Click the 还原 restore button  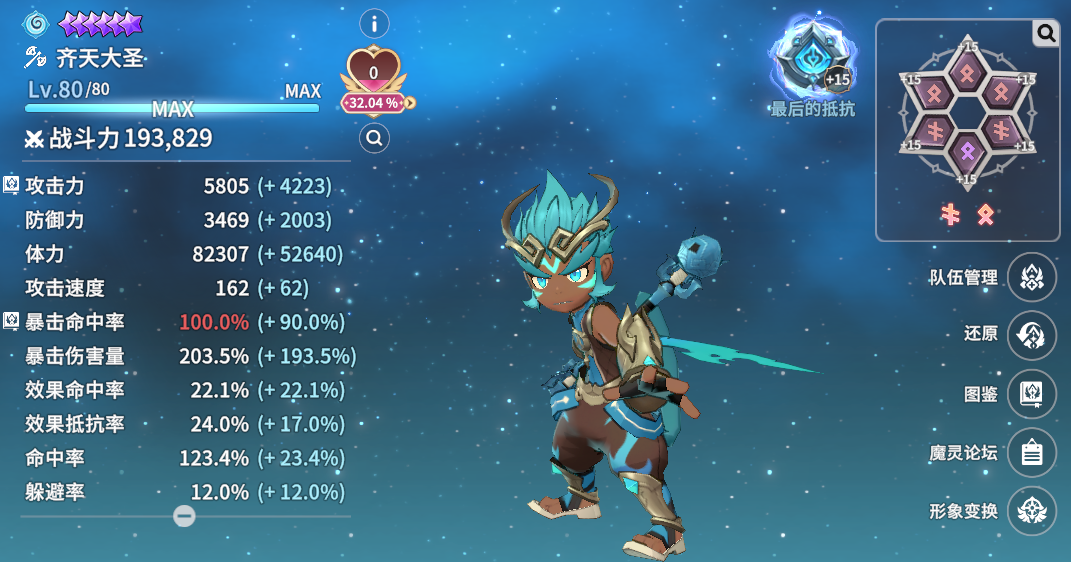coord(1032,335)
